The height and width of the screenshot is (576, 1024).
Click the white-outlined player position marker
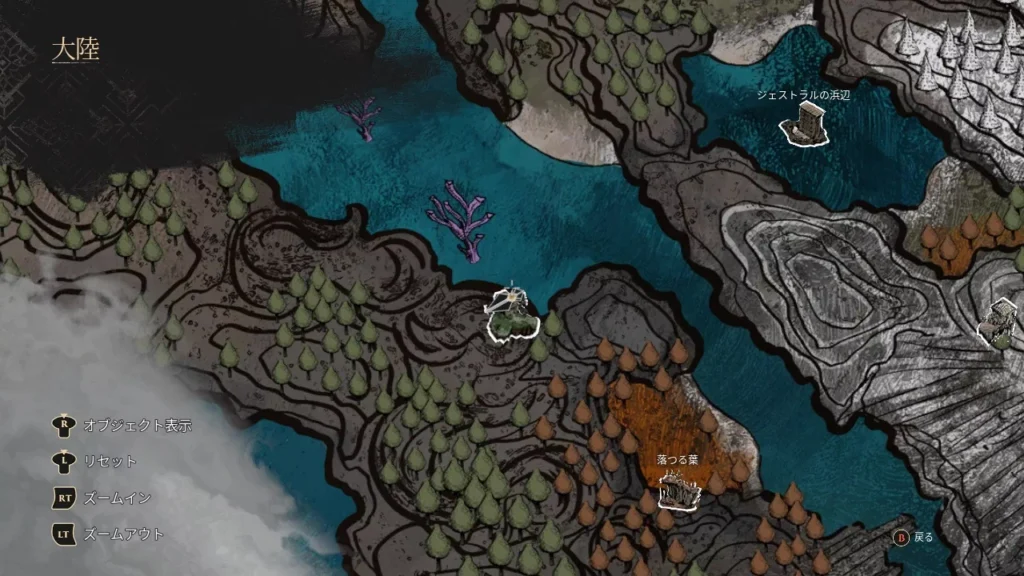512,316
